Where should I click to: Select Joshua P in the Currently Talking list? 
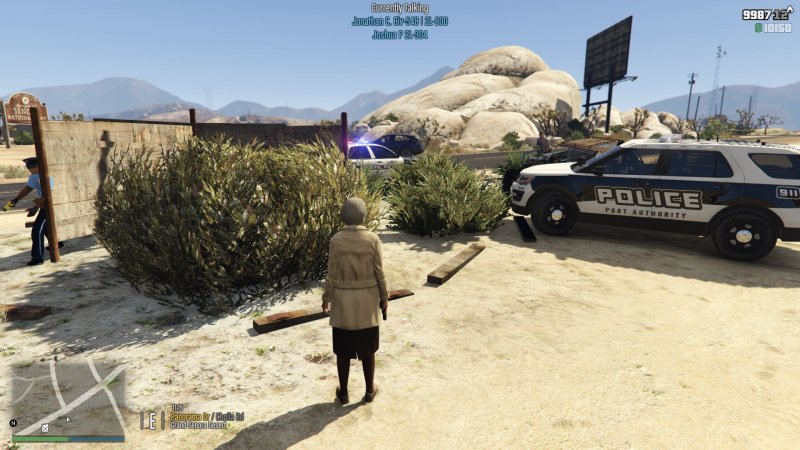pyautogui.click(x=399, y=34)
